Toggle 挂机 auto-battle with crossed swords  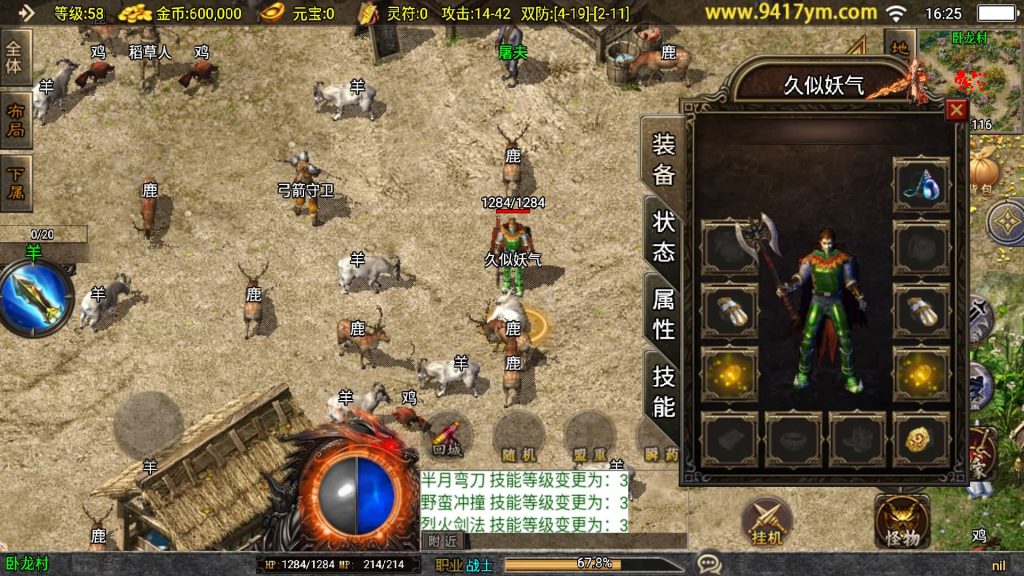coord(767,523)
